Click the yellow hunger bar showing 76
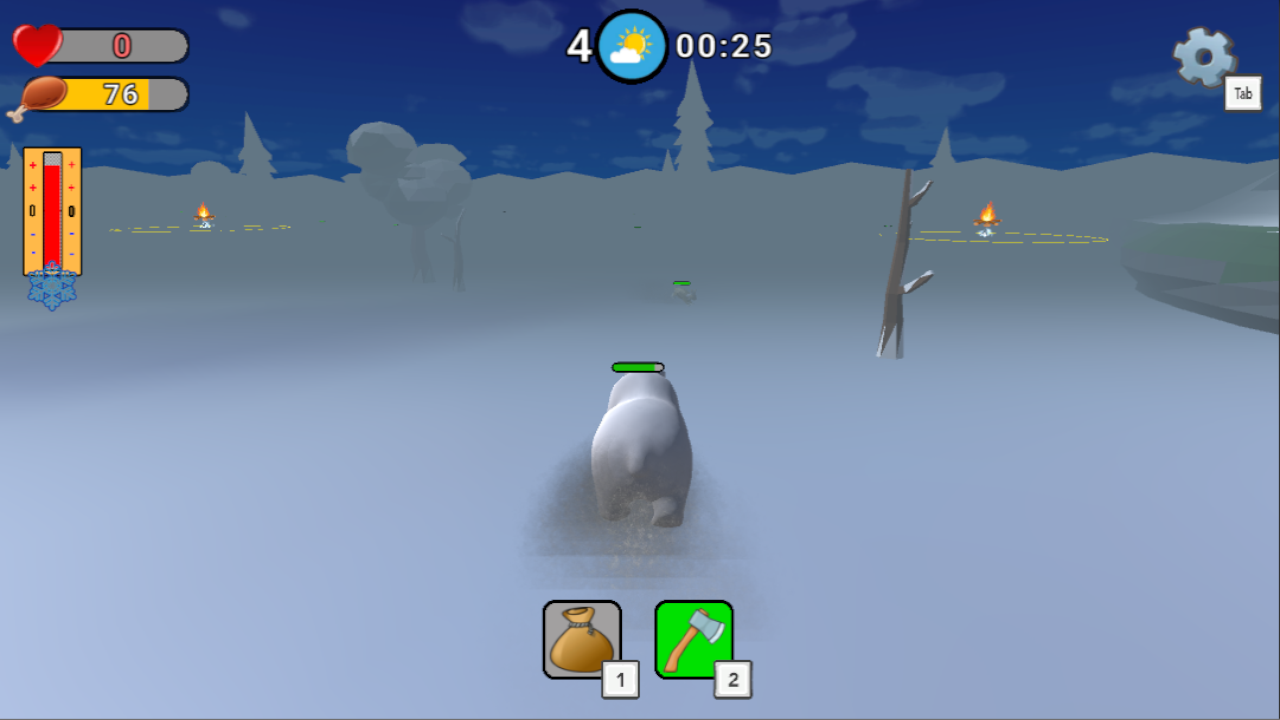The width and height of the screenshot is (1280, 720). coord(120,94)
